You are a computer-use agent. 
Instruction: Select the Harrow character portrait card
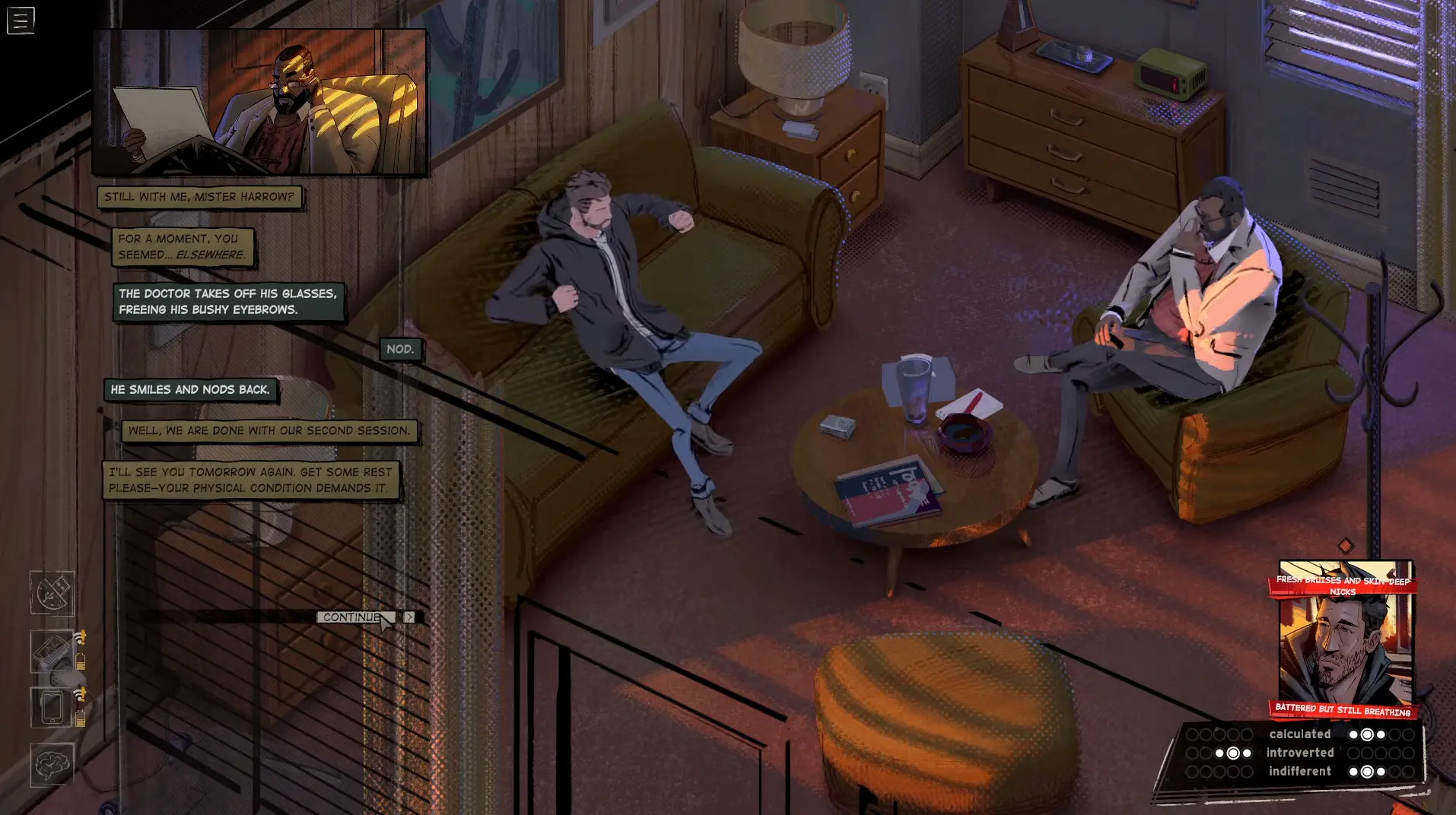[1345, 640]
